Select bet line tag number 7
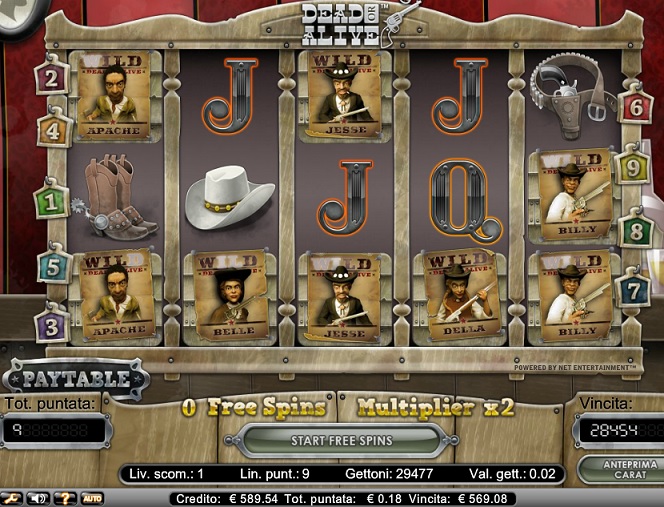This screenshot has height=507, width=664. [634, 290]
